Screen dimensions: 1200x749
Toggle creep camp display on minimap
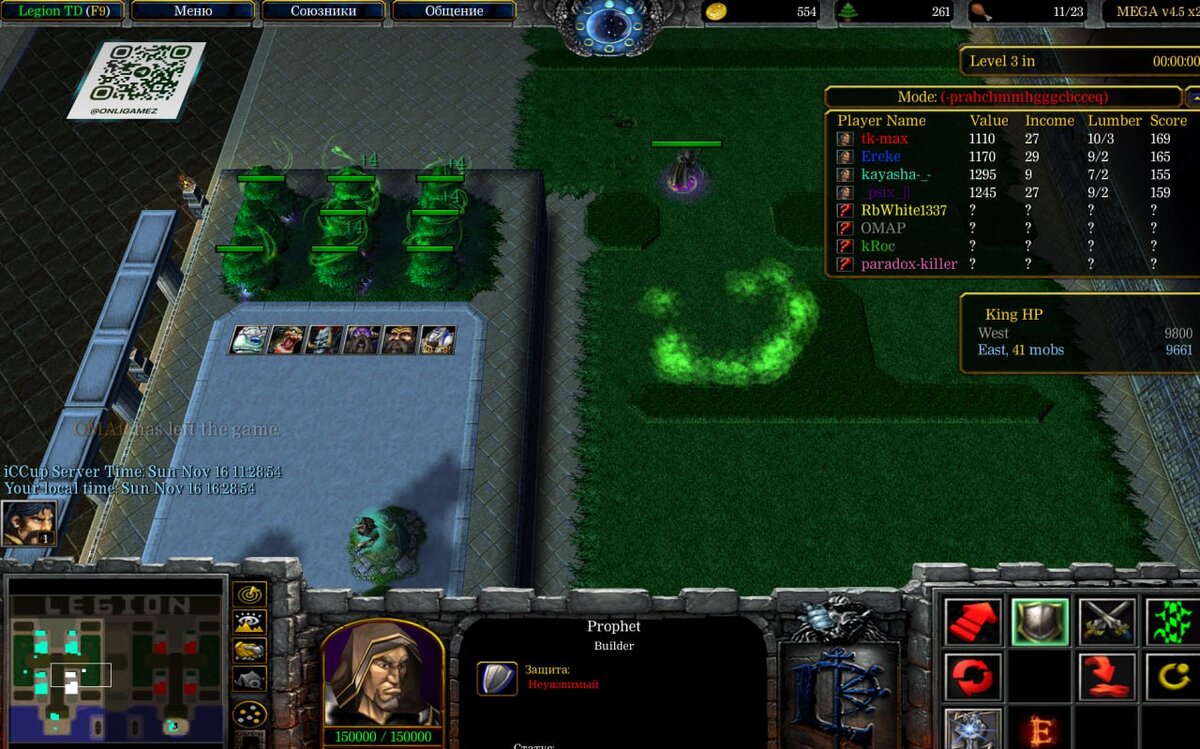pyautogui.click(x=249, y=679)
